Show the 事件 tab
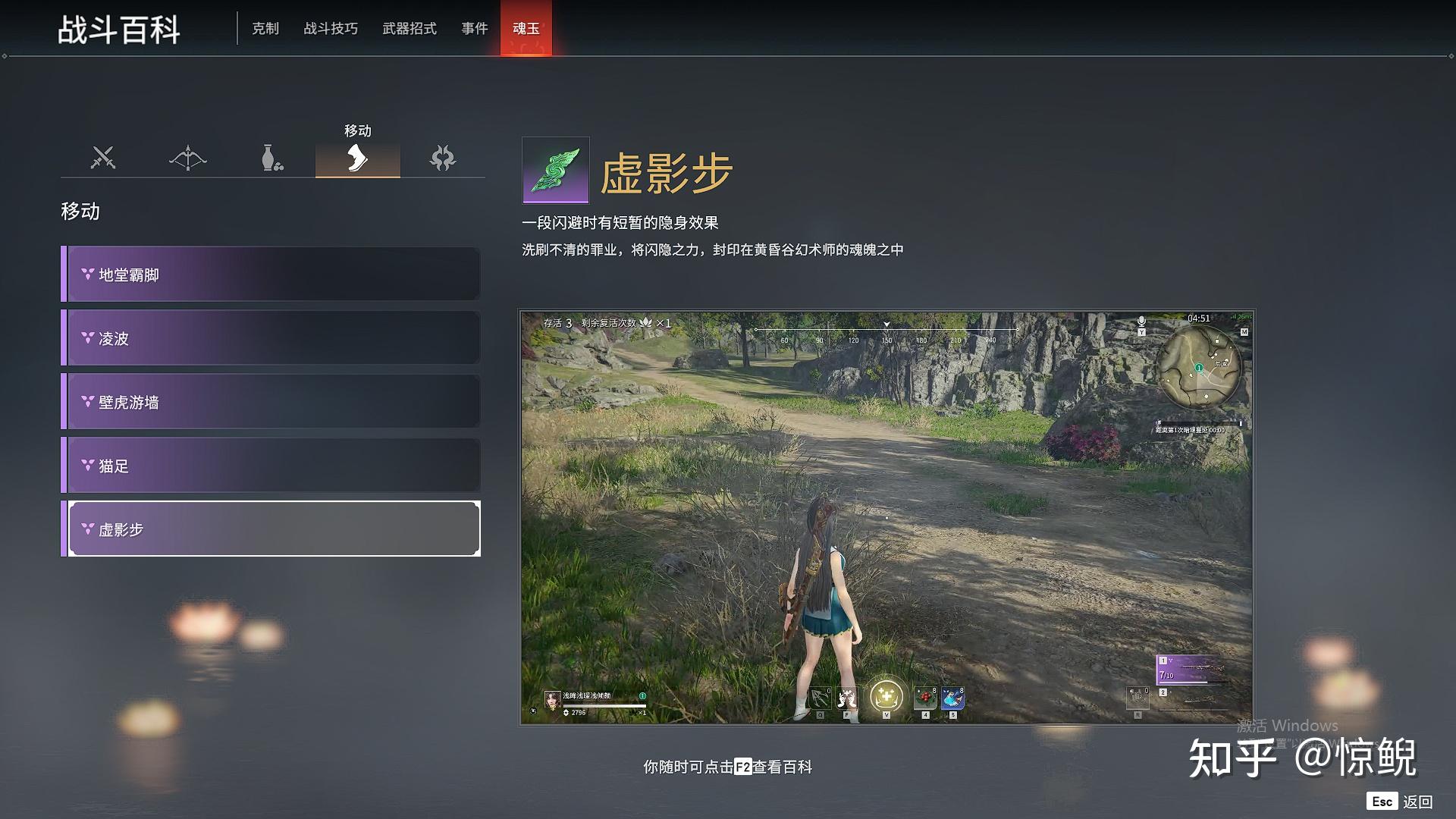Image resolution: width=1456 pixels, height=819 pixels. [475, 29]
